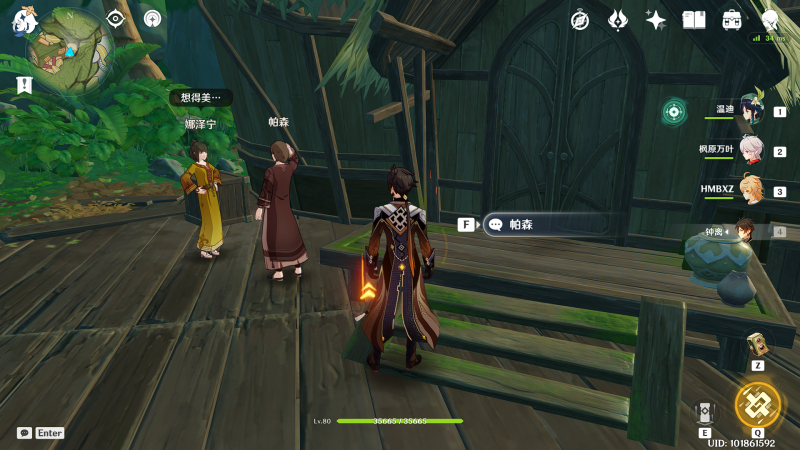Unleash the glowing golden elemental burst

756,405
